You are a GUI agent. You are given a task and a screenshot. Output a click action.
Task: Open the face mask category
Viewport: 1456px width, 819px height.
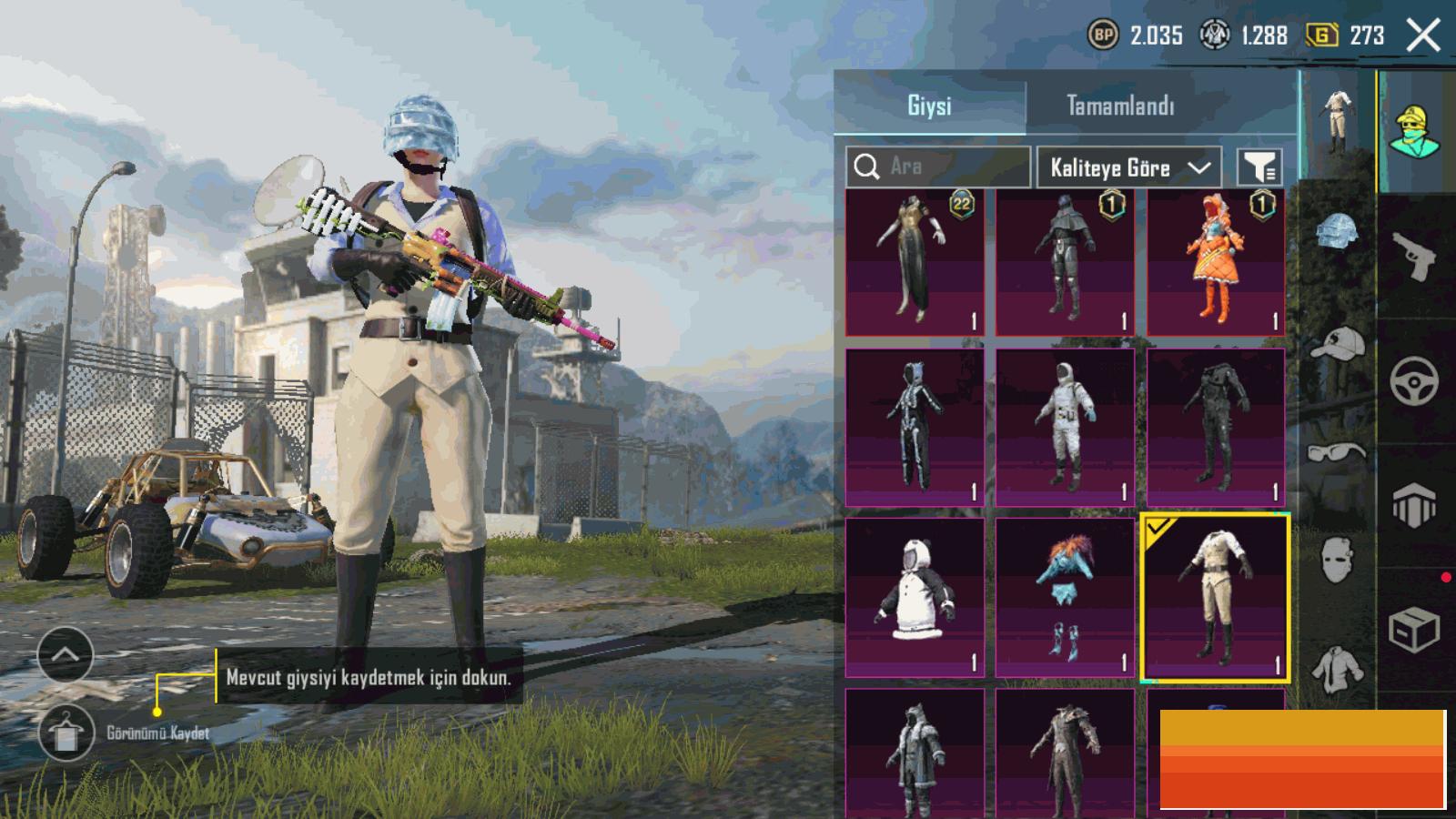pos(1337,557)
